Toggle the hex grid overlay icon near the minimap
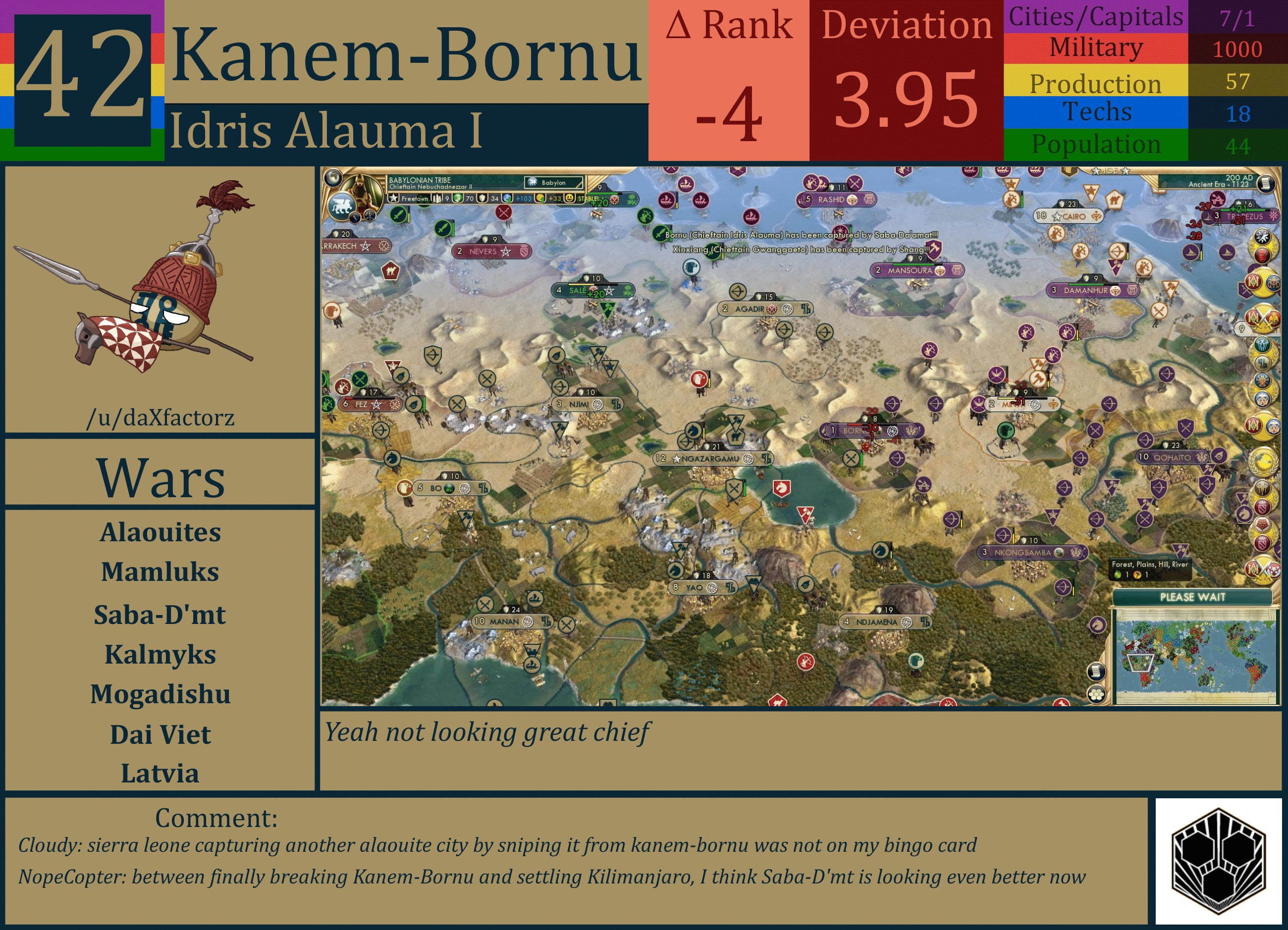The height and width of the screenshot is (930, 1288). (x=1097, y=694)
